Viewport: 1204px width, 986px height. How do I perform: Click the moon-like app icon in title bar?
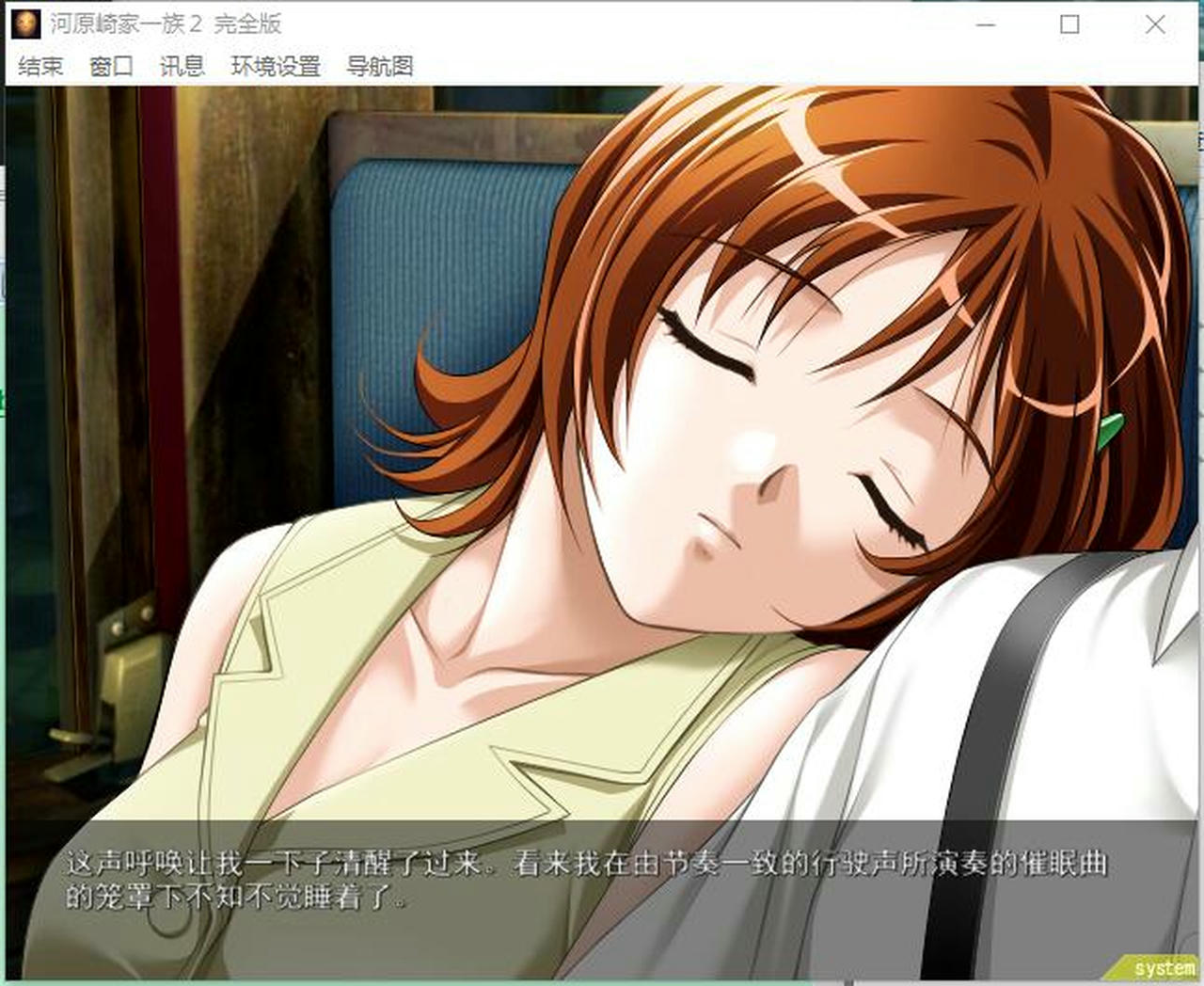25,24
